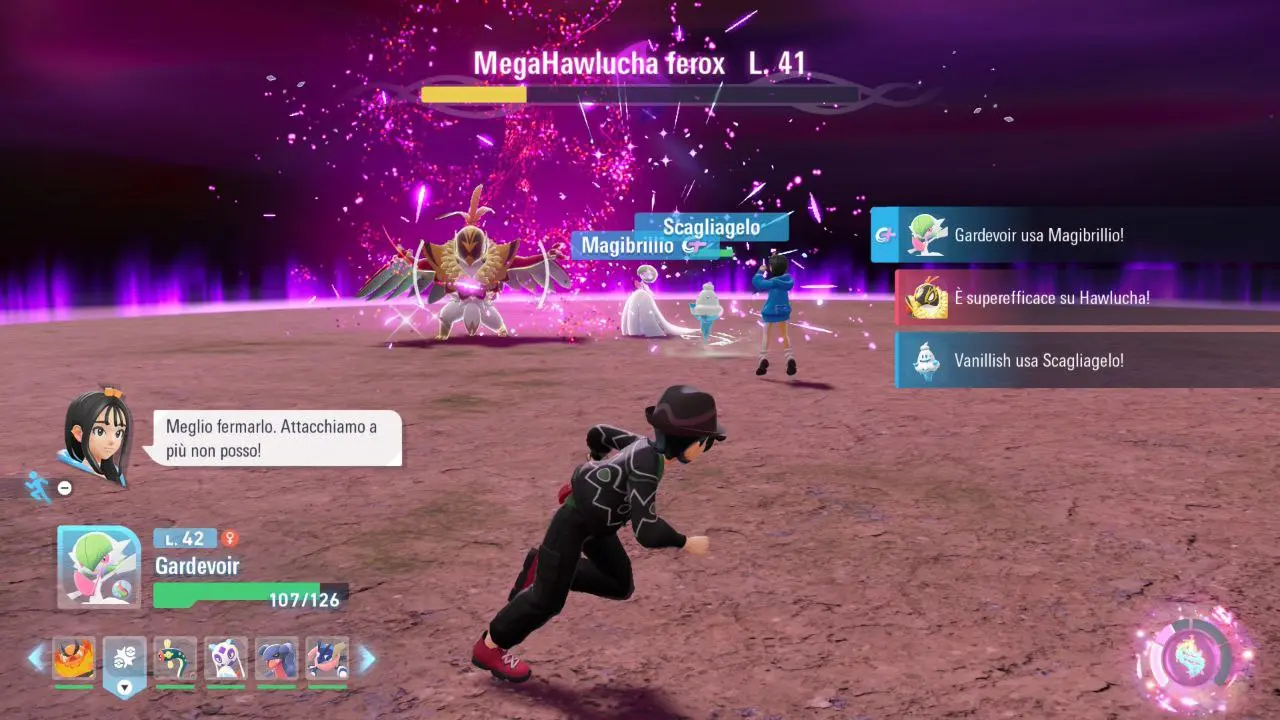Viewport: 1280px width, 720px height.
Task: Click the right party scroll arrow
Action: [367, 658]
